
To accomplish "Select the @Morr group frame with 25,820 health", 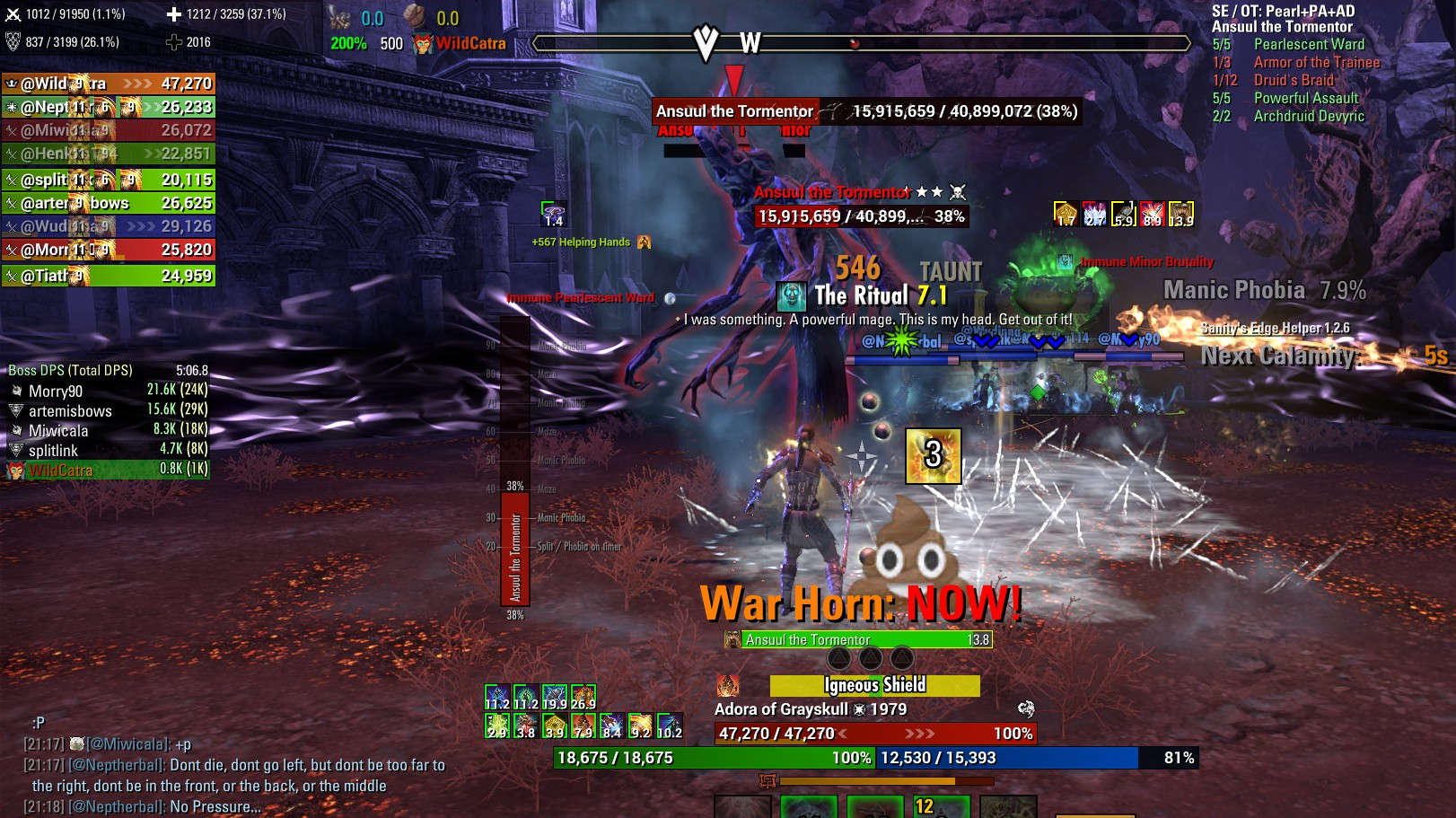I will click(x=108, y=250).
